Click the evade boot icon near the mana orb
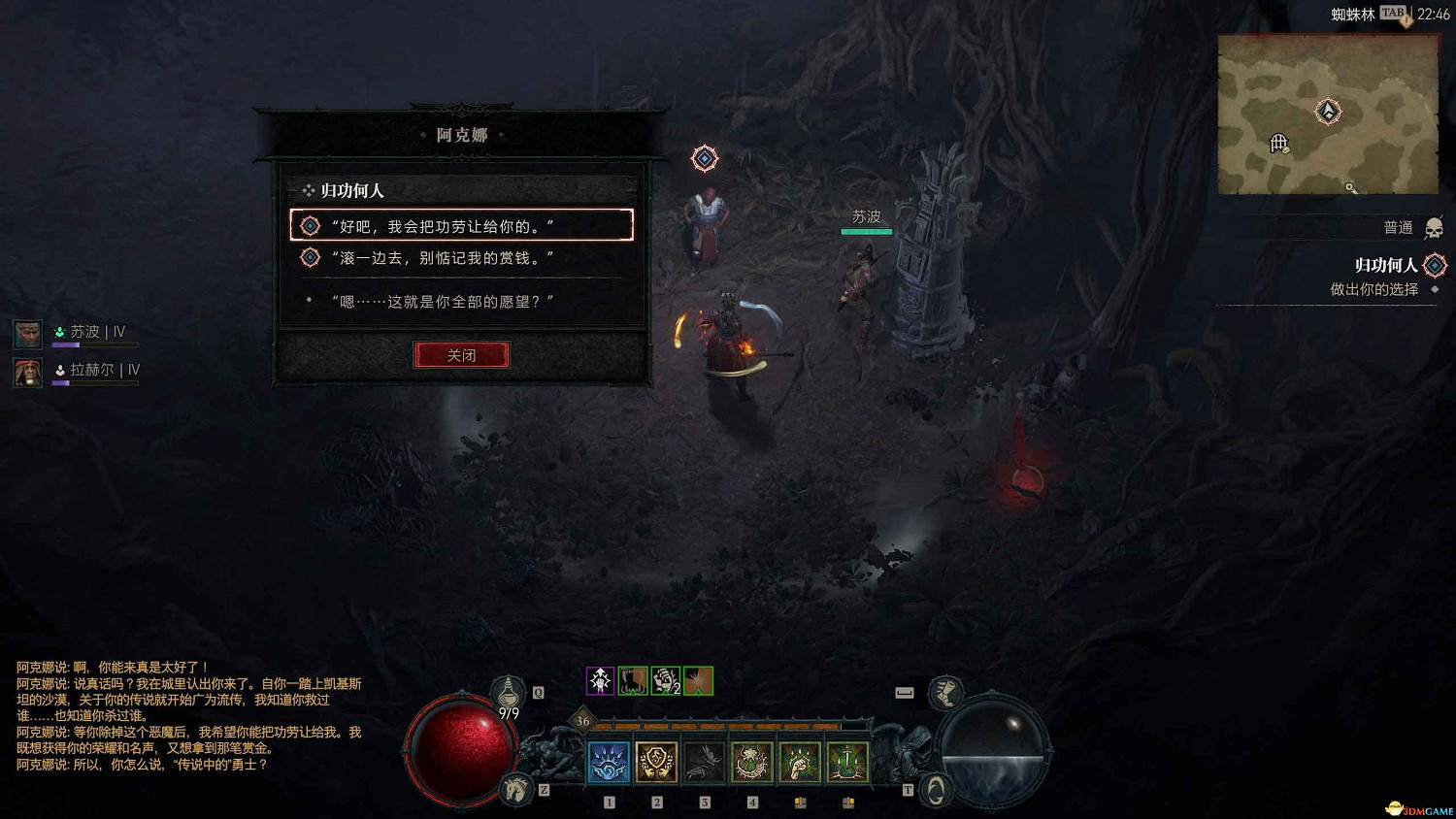This screenshot has height=819, width=1456. point(946,694)
